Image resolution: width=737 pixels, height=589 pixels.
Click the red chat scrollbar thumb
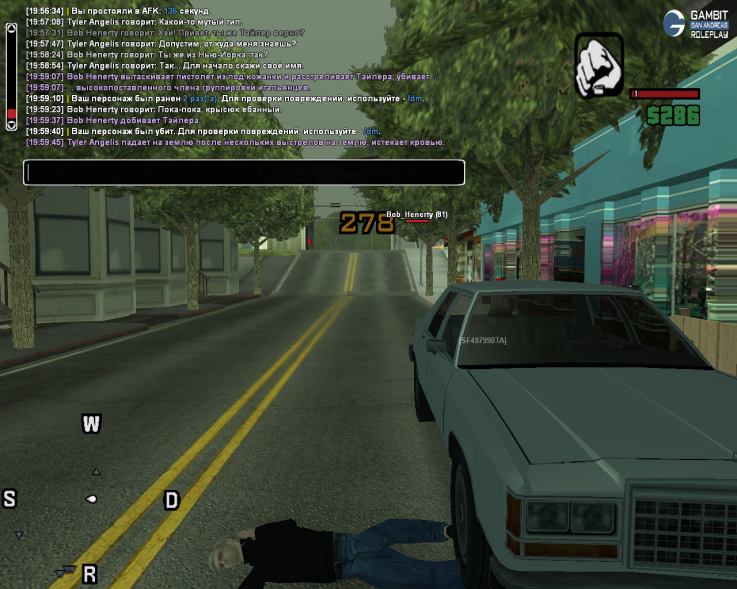tap(11, 113)
